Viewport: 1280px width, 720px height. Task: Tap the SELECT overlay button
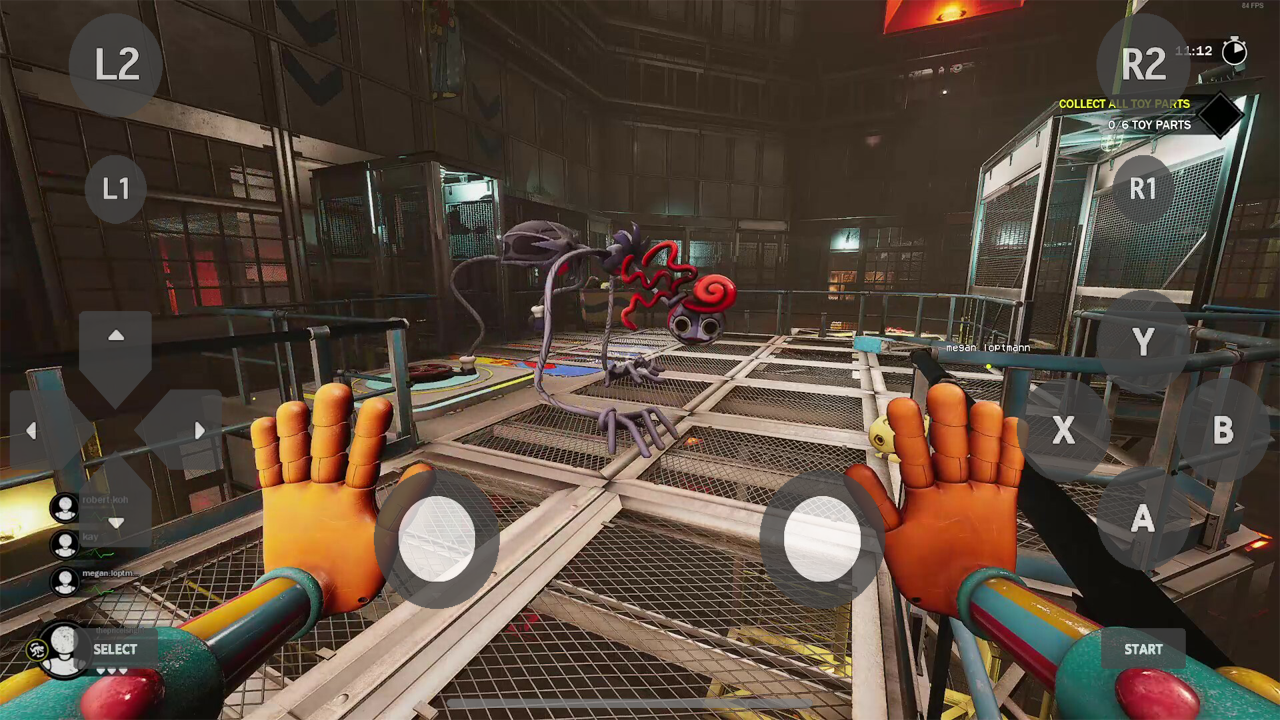pos(115,649)
